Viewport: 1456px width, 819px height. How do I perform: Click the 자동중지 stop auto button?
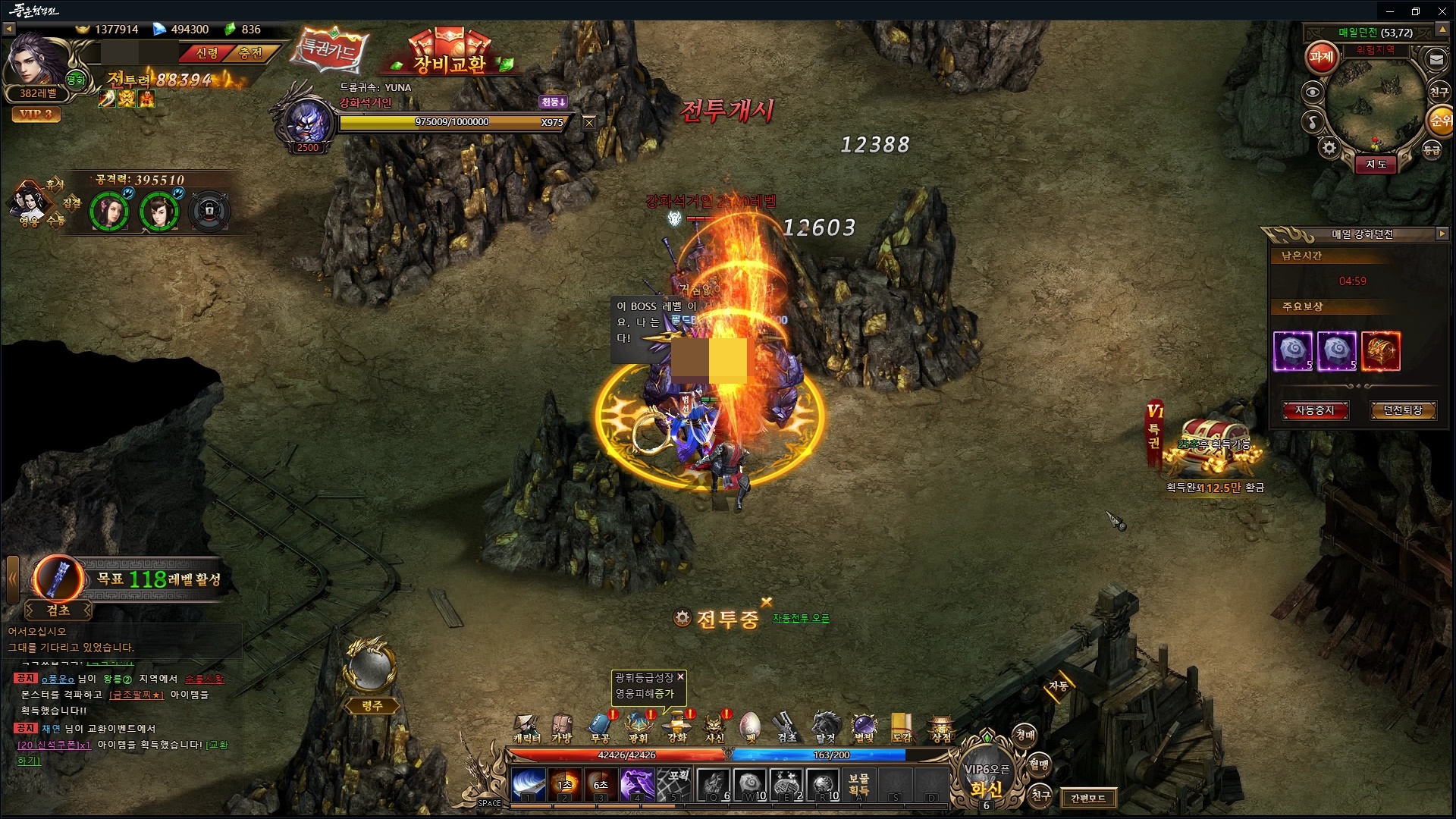pyautogui.click(x=1314, y=410)
